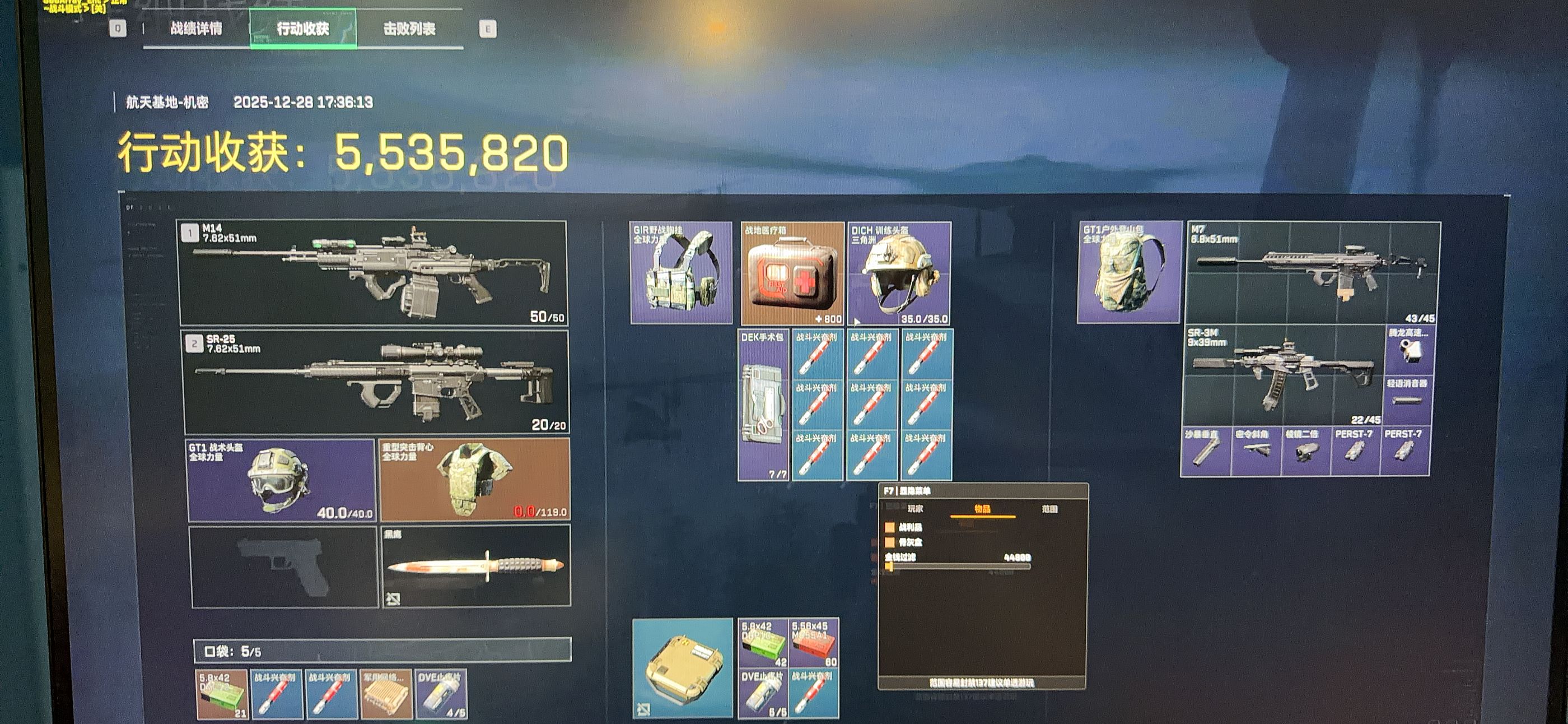Viewport: 1568px width, 724px height.
Task: Switch overlay menu to 玩家 tab
Action: tap(915, 508)
